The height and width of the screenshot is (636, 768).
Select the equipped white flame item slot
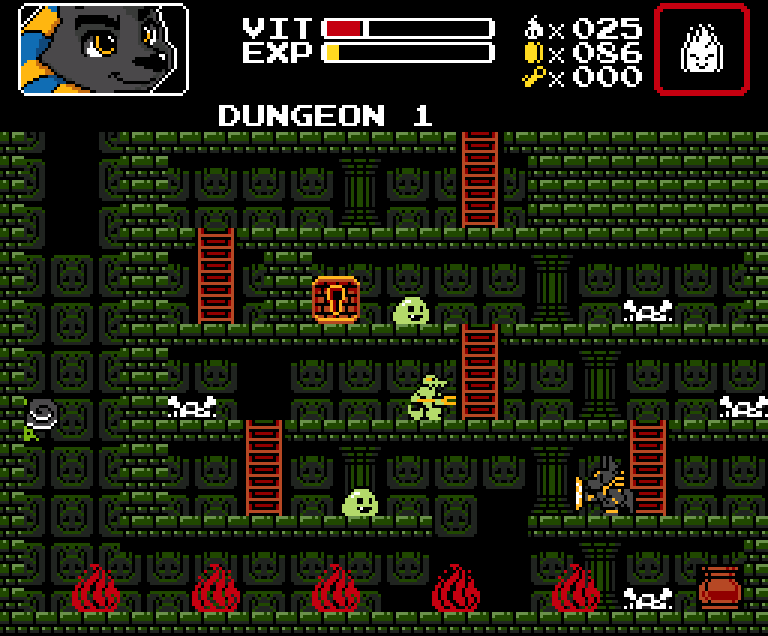click(x=701, y=49)
